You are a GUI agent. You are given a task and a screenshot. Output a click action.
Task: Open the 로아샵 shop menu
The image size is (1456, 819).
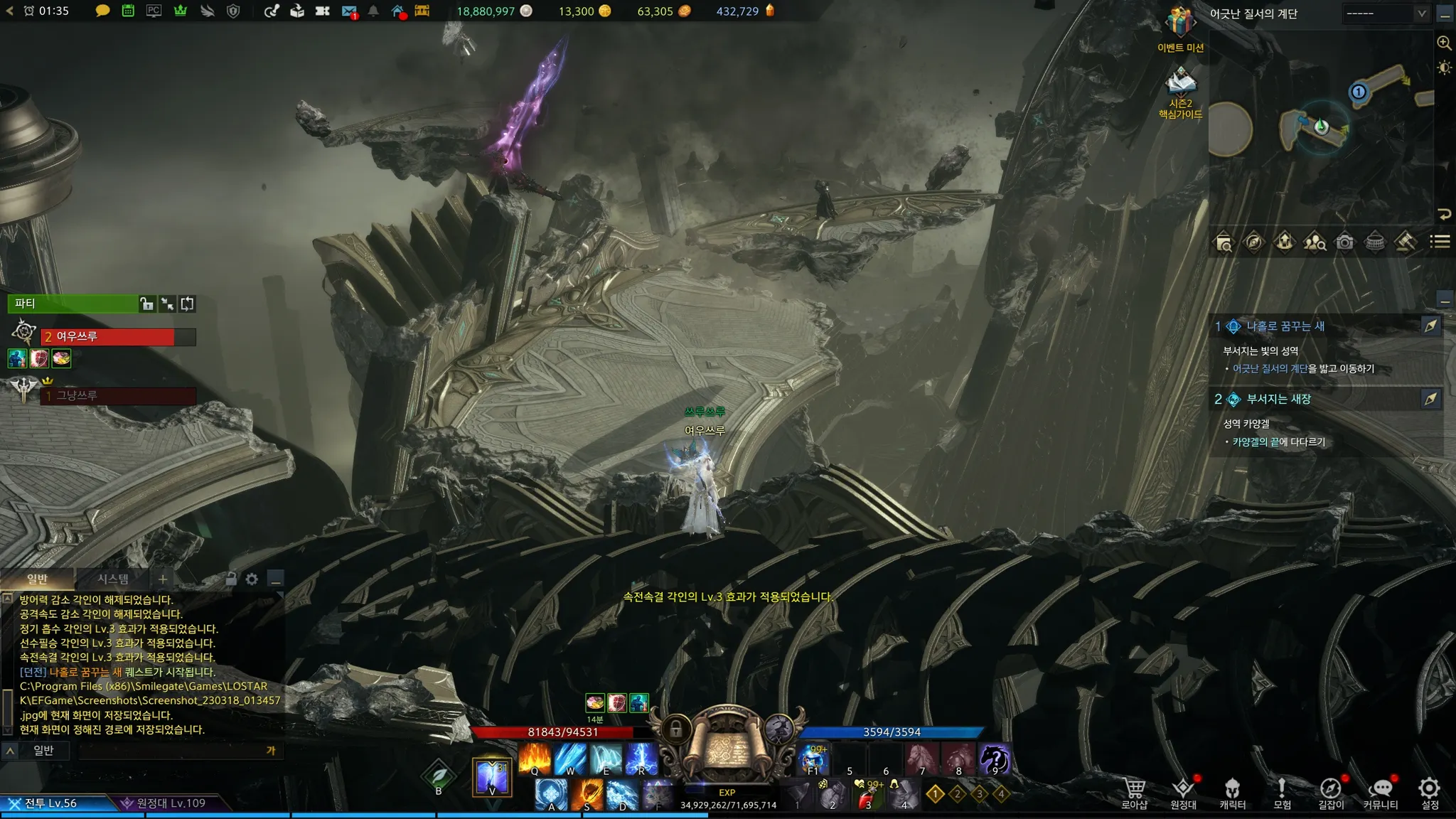click(x=1134, y=793)
